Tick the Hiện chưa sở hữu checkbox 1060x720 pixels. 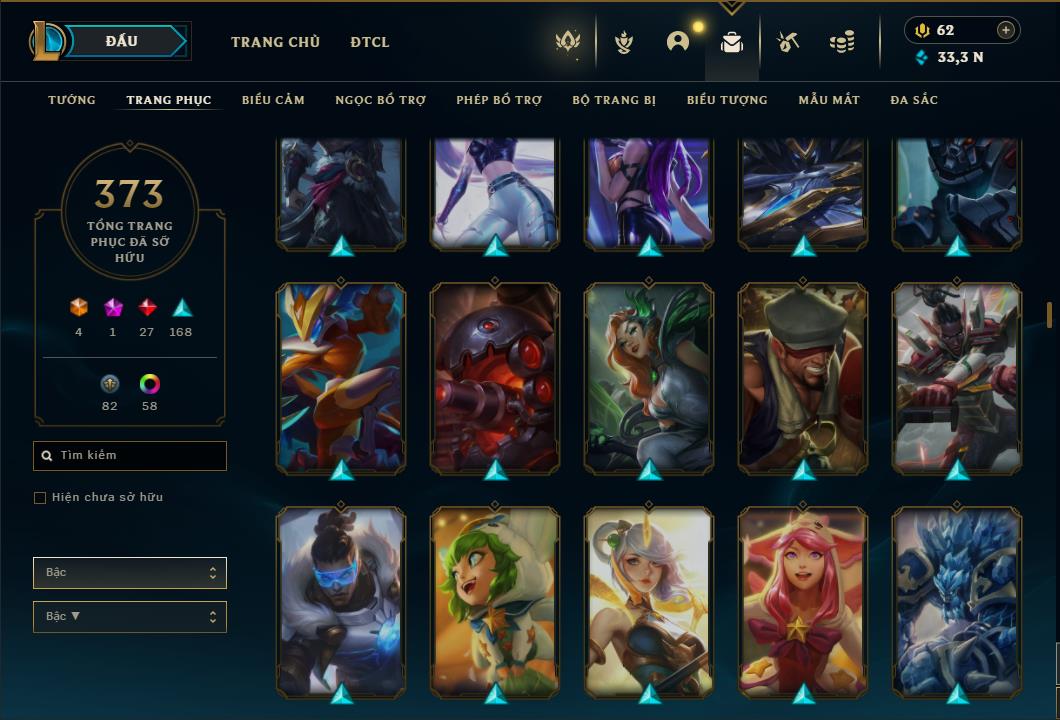[x=40, y=498]
